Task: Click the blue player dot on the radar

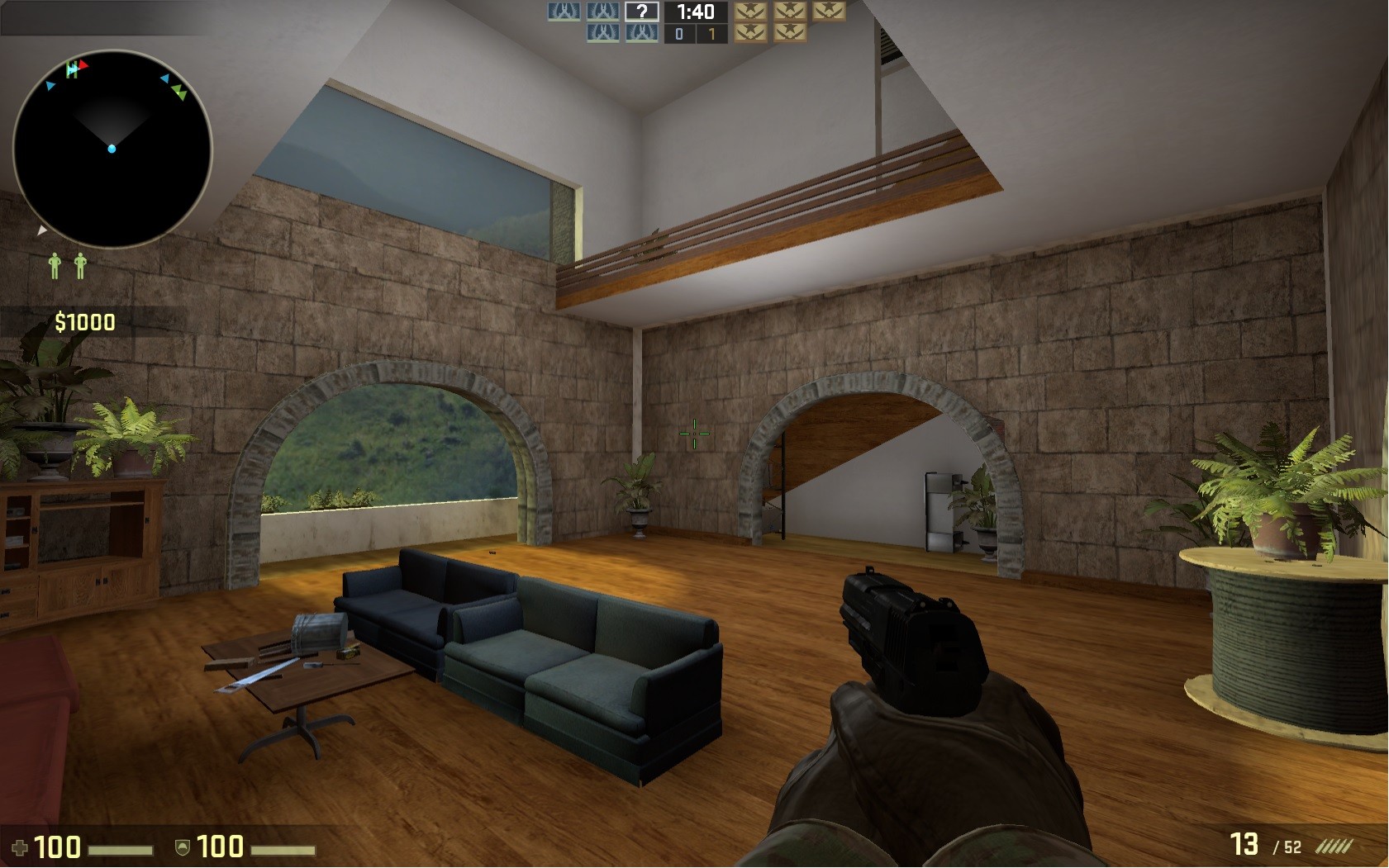Action: click(x=112, y=149)
